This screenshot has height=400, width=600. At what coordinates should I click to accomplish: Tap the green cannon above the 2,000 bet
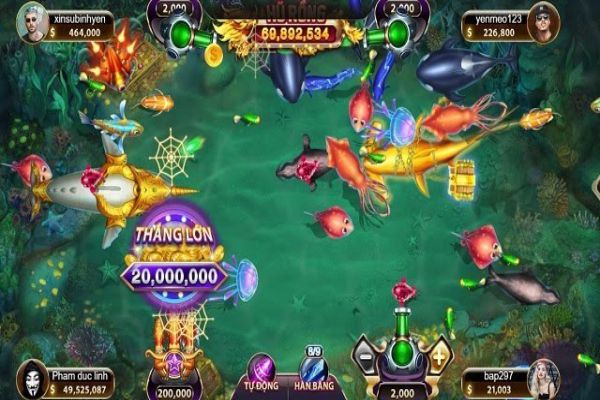402,345
